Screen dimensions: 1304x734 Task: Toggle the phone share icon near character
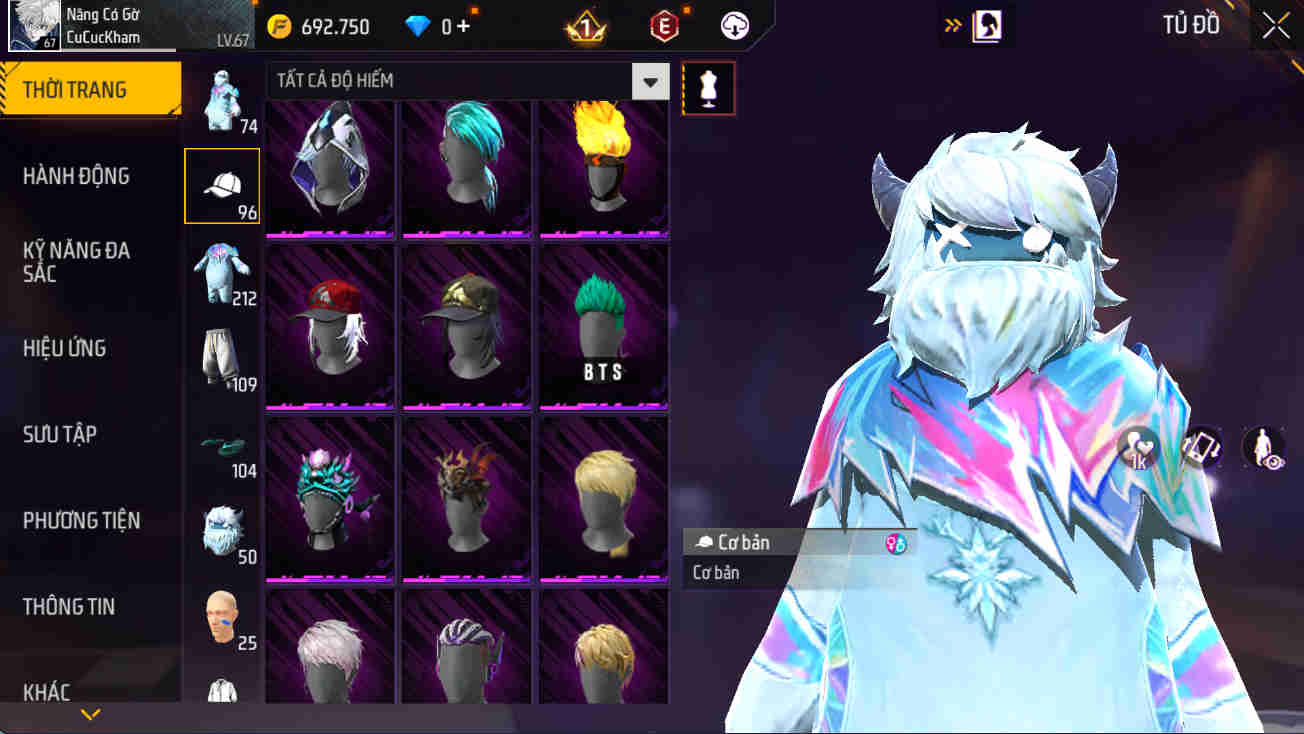tap(1200, 448)
